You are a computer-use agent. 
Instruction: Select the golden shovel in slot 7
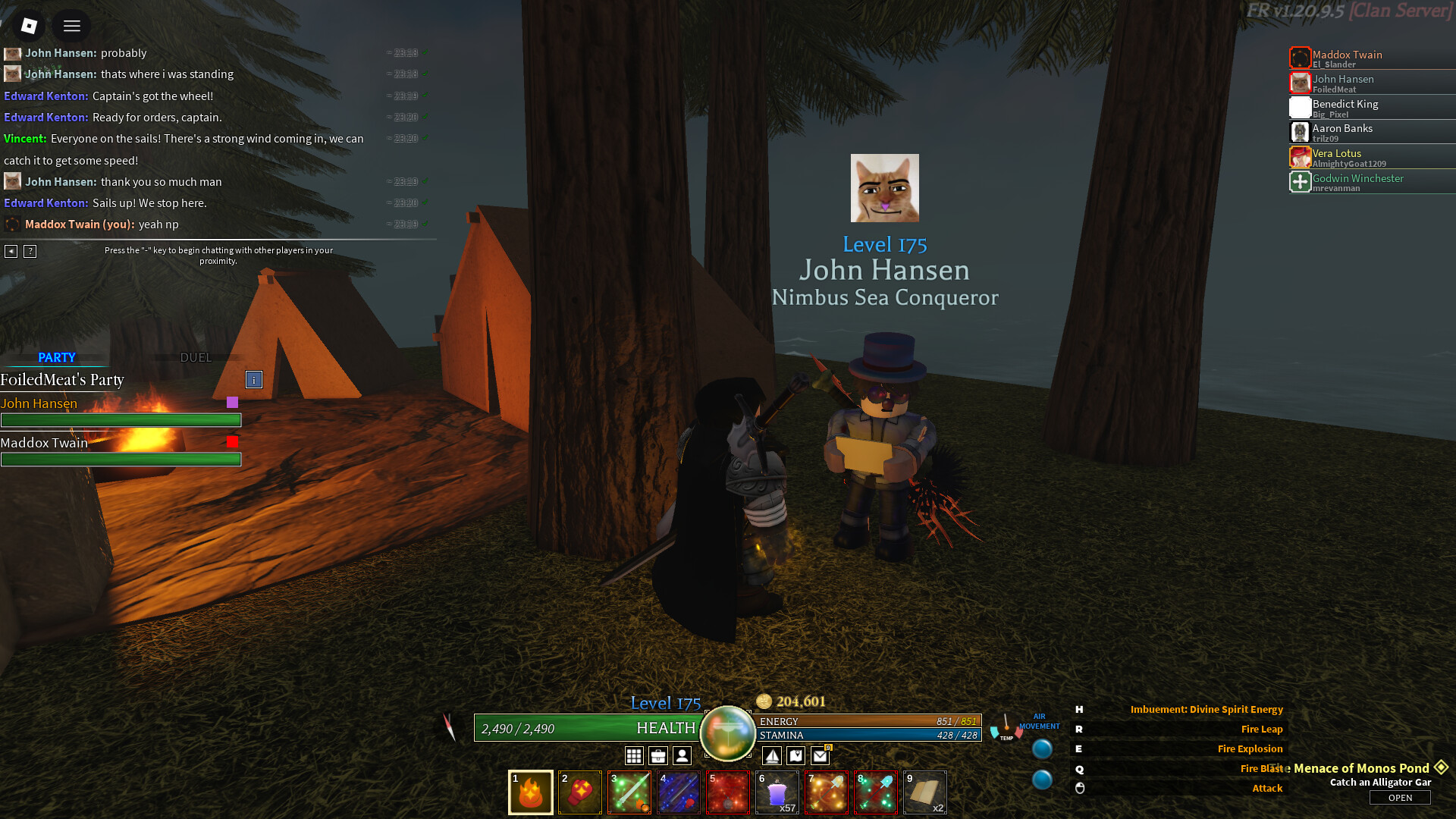[827, 792]
